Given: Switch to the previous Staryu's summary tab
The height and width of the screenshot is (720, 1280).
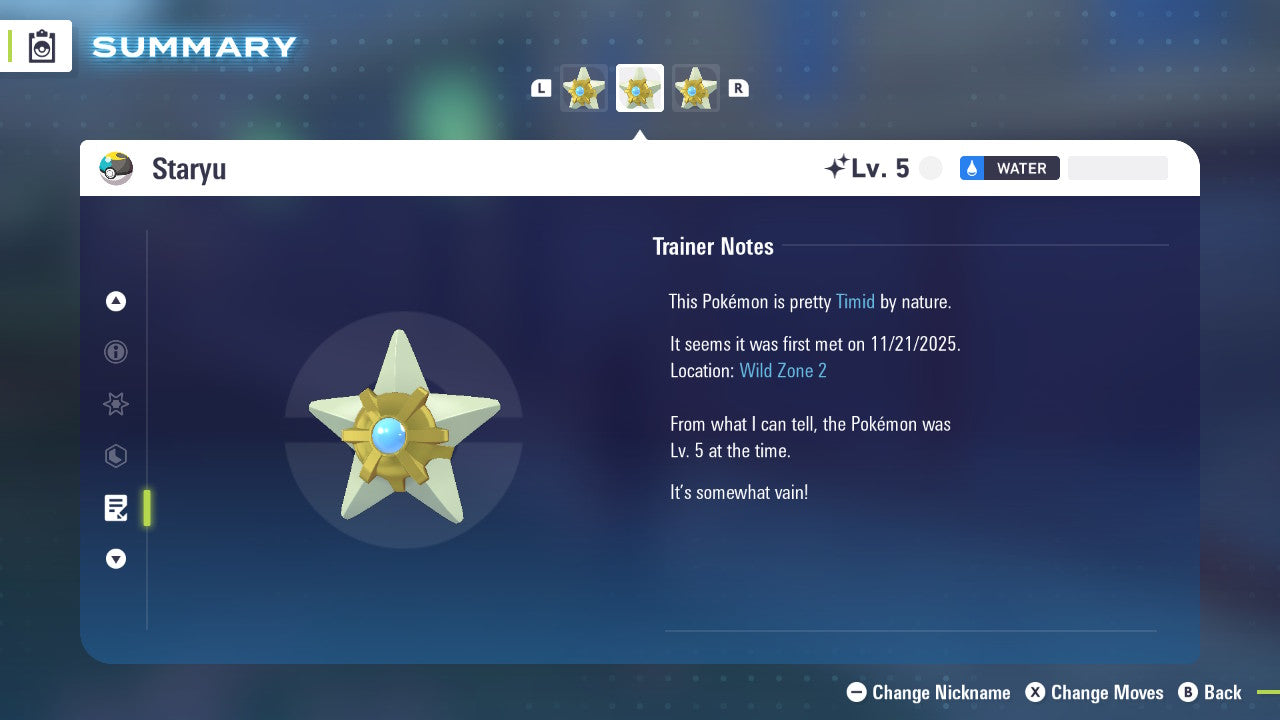Looking at the screenshot, I should [583, 88].
